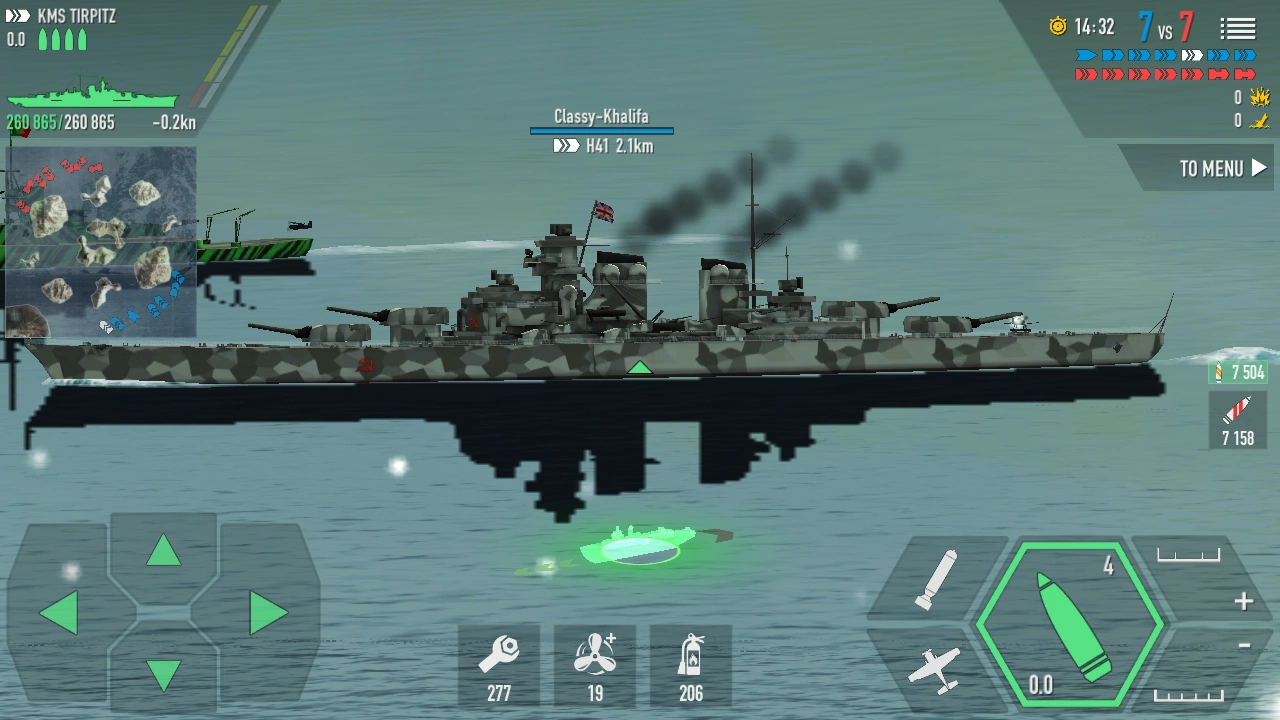Screen dimensions: 1280x720
Task: Tap the Classy-Khalifa enemy nameplate
Action: click(603, 117)
